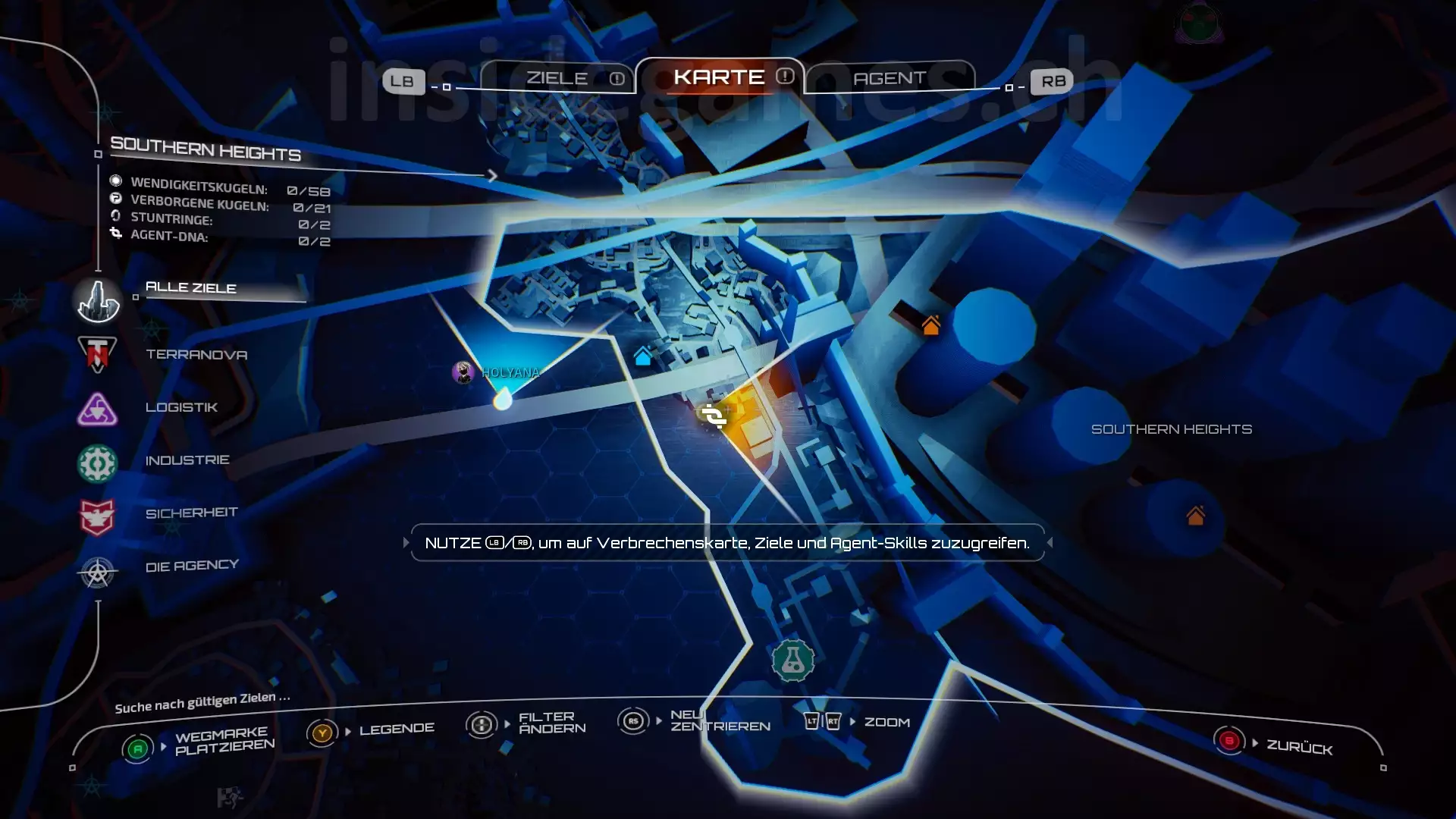Choose Neu zentrieren to recenter map
Image resolution: width=1456 pixels, height=819 pixels.
pos(719,720)
